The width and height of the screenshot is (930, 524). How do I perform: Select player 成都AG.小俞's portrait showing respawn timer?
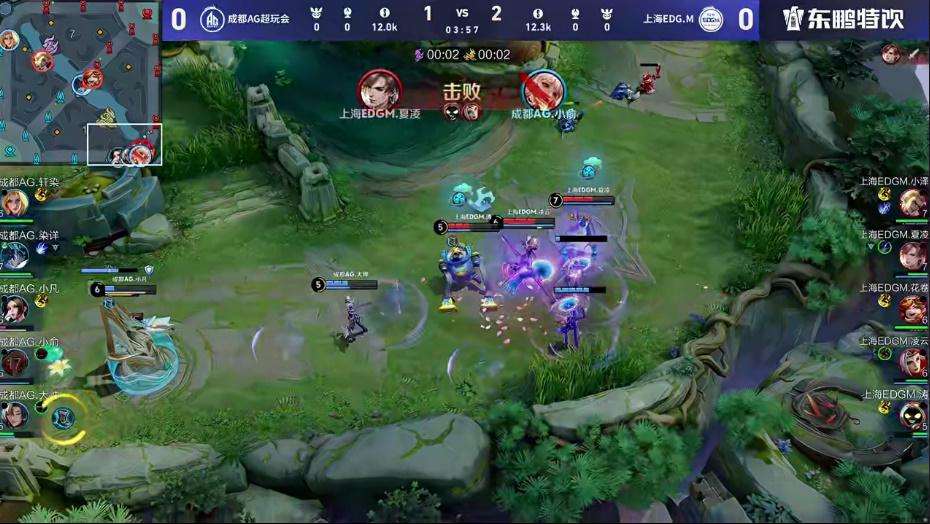[14, 362]
